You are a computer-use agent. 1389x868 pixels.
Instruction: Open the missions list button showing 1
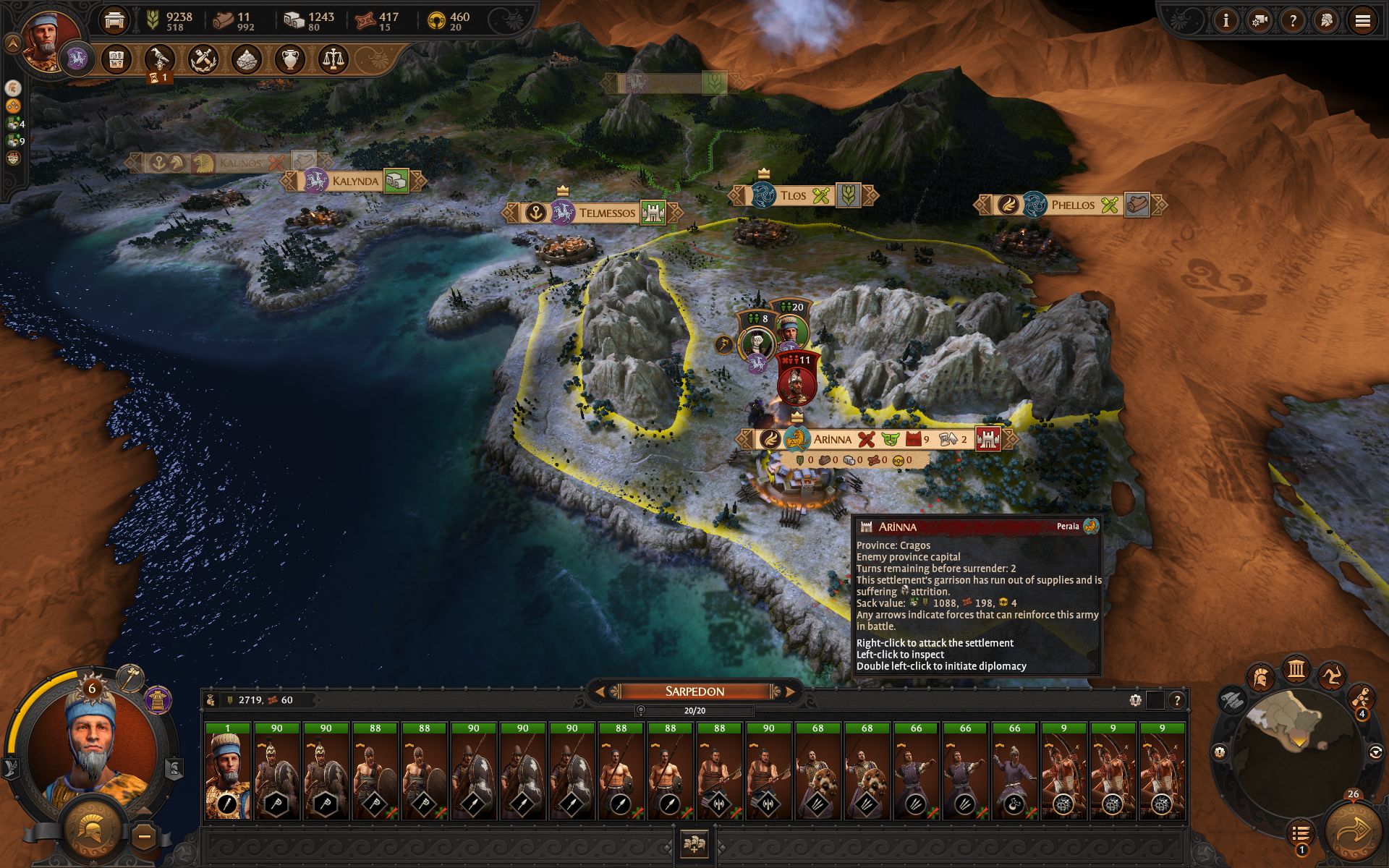(1300, 834)
